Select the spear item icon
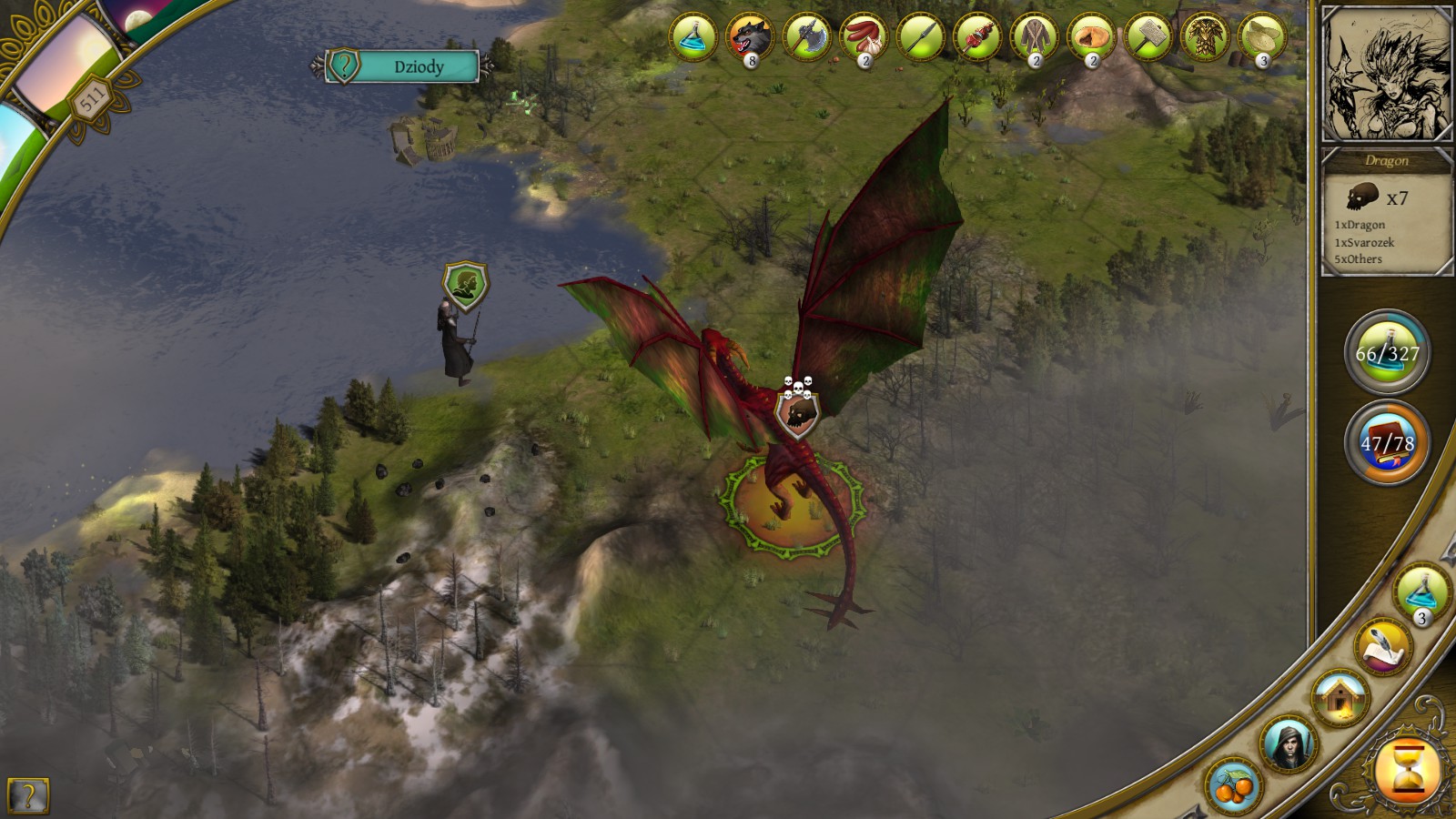Viewport: 1456px width, 819px height. click(x=920, y=38)
